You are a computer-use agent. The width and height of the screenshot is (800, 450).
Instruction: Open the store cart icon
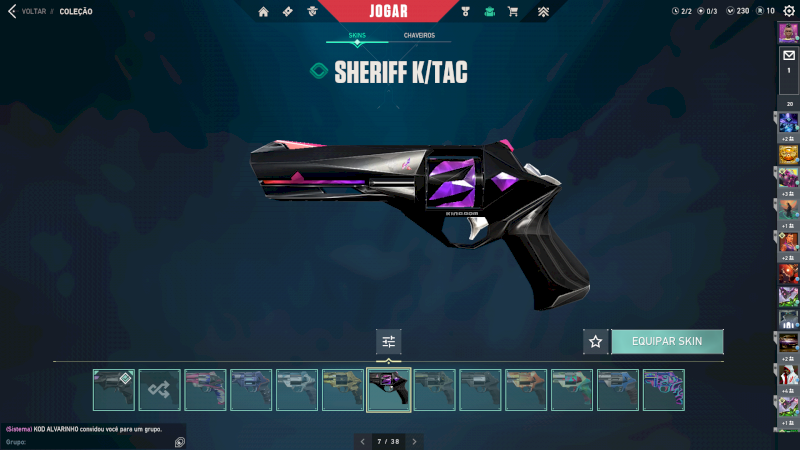coord(513,12)
